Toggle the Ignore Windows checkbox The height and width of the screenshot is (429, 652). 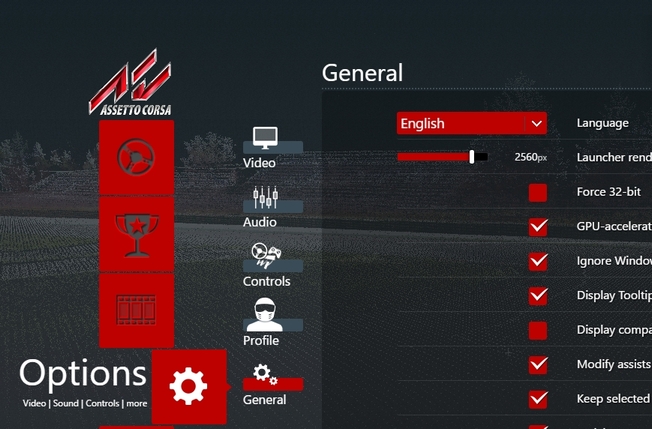click(538, 261)
